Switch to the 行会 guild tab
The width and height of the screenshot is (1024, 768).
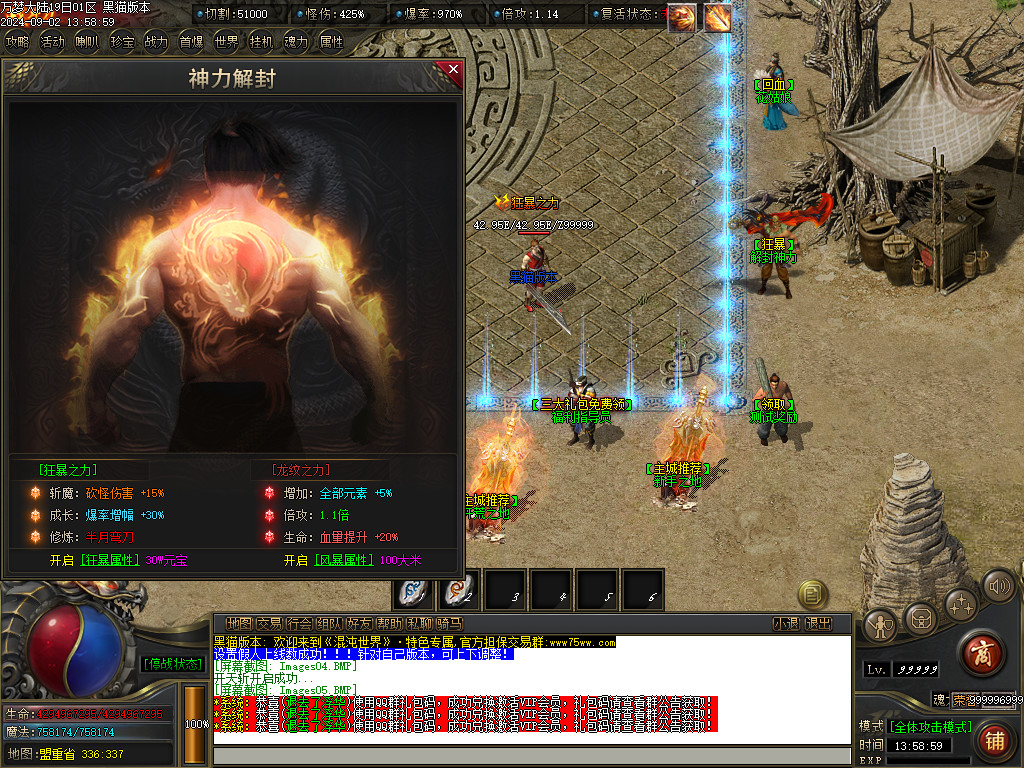[299, 623]
